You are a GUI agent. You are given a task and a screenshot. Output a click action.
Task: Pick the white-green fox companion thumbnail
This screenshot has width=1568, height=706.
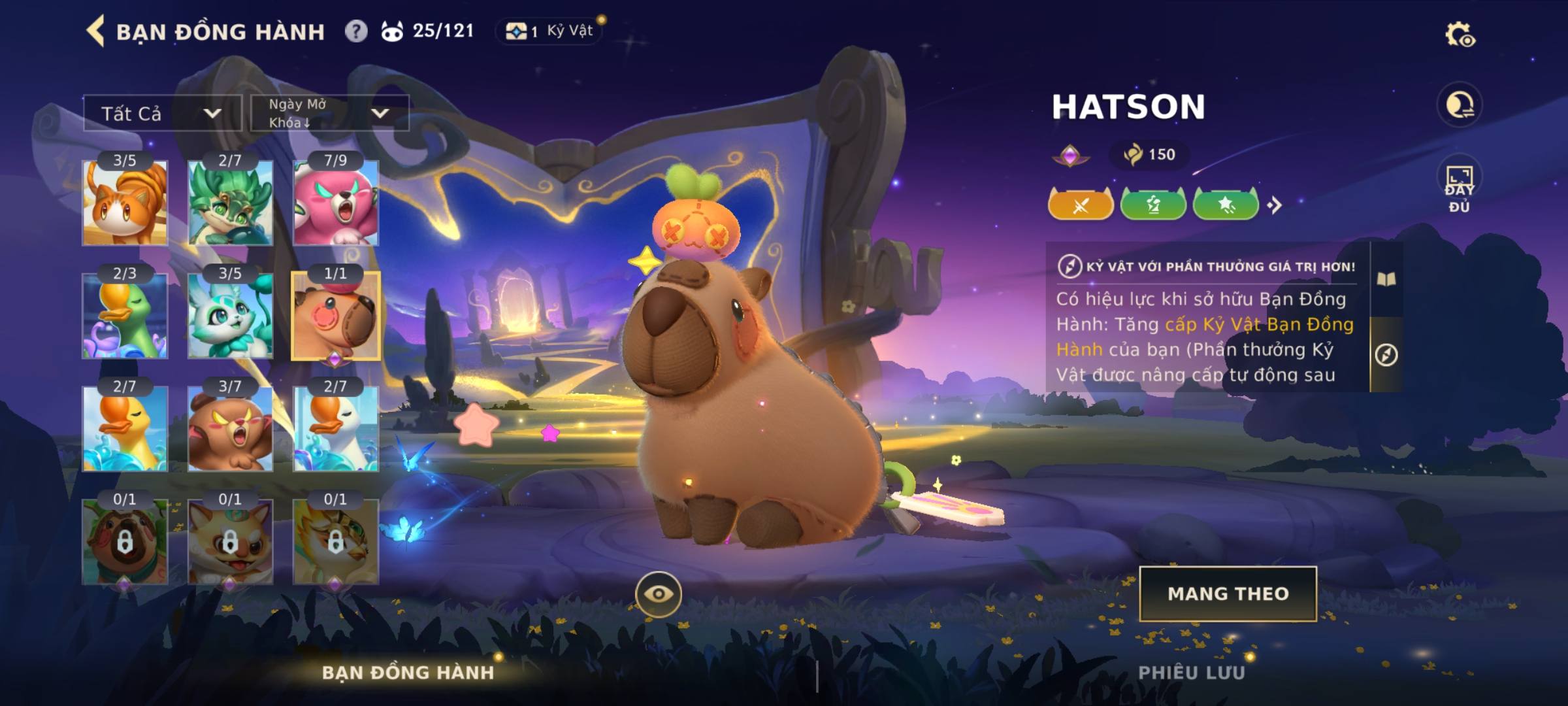(x=230, y=316)
